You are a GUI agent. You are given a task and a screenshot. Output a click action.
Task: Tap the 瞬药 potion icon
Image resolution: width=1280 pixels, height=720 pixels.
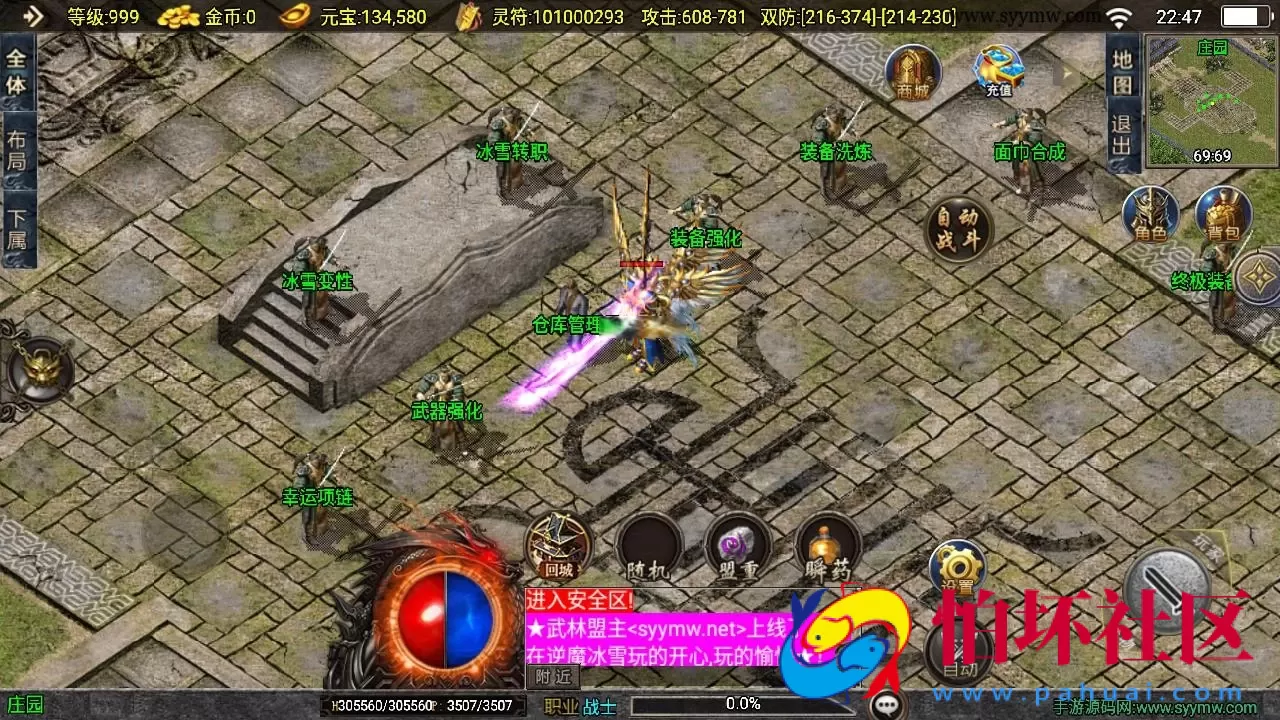point(826,548)
